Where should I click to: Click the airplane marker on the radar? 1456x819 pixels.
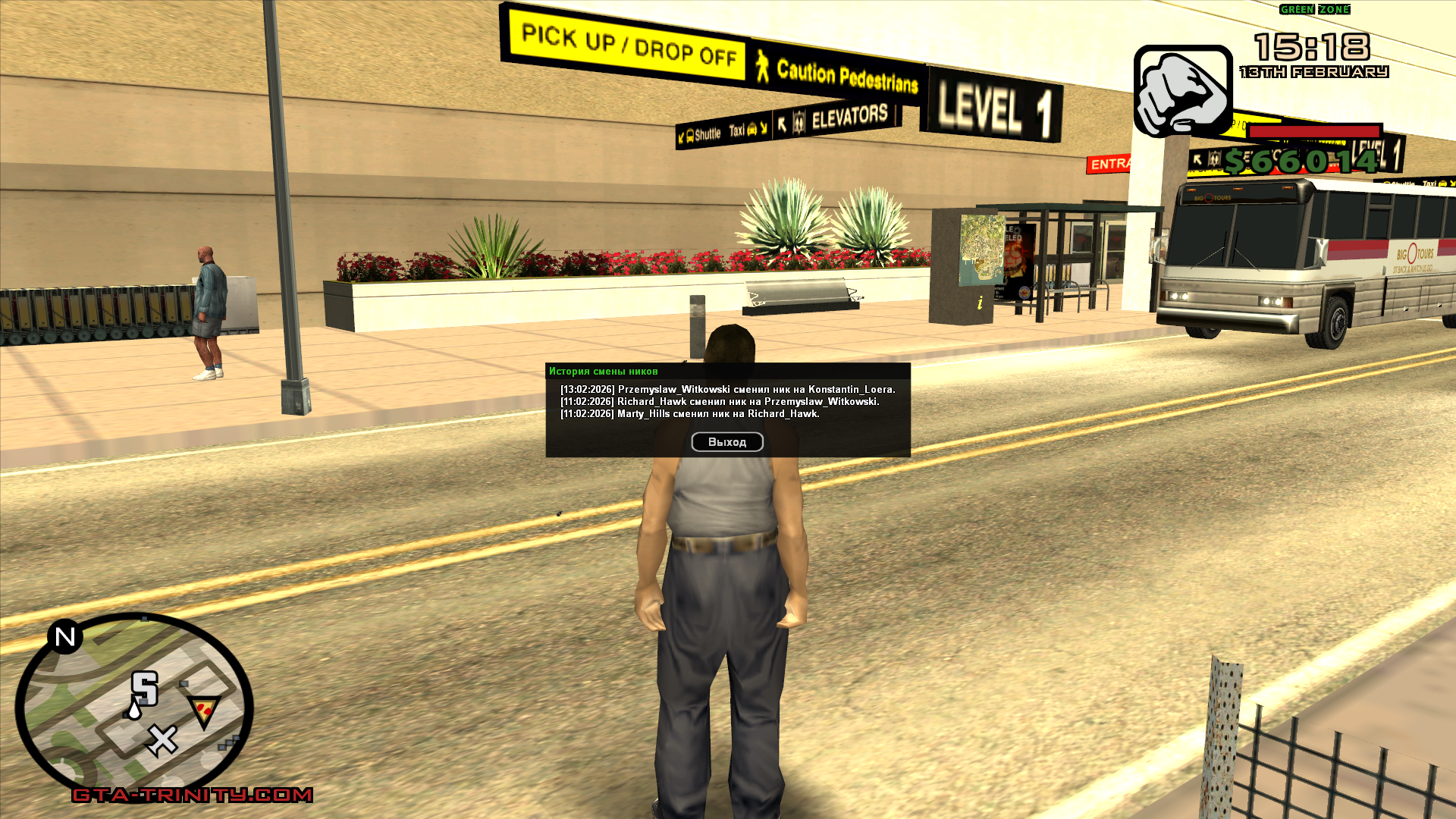[162, 740]
